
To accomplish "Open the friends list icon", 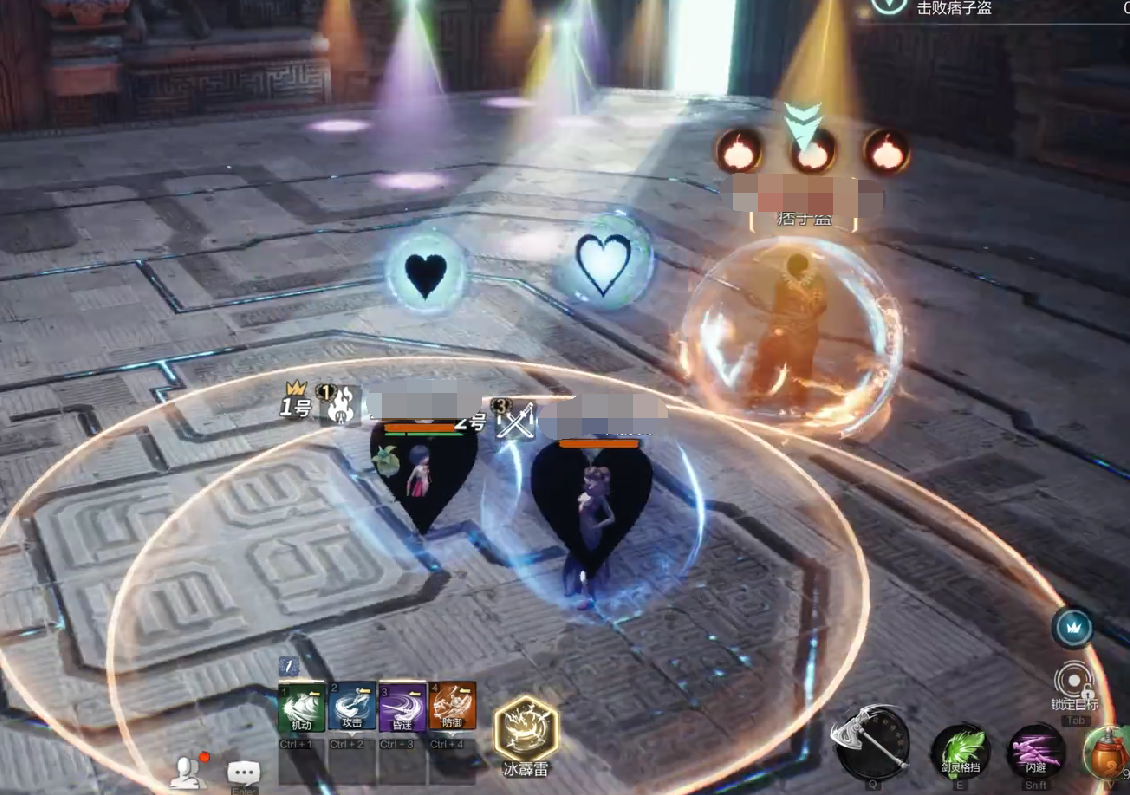I will [186, 770].
